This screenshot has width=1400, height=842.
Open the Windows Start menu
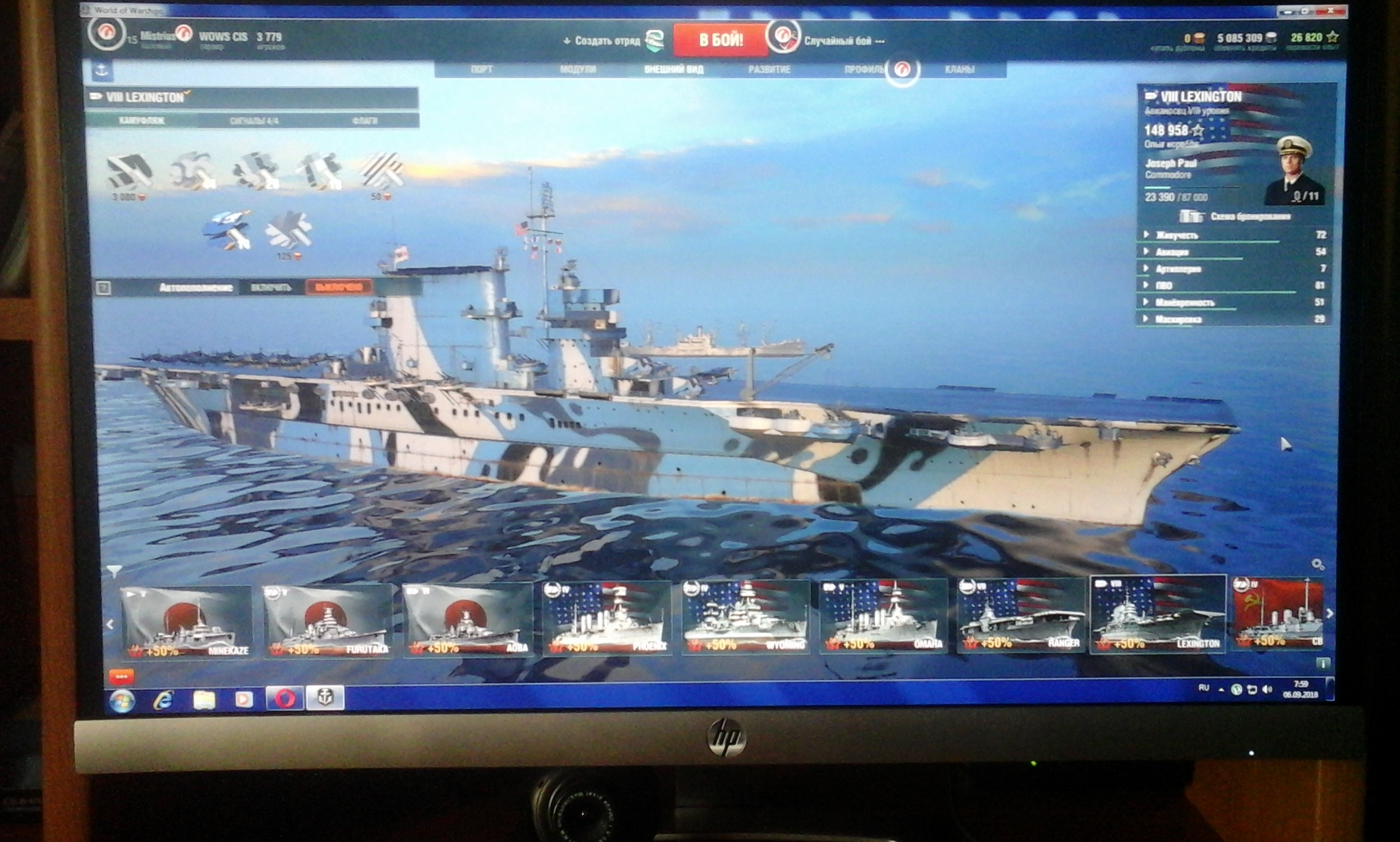(x=122, y=700)
